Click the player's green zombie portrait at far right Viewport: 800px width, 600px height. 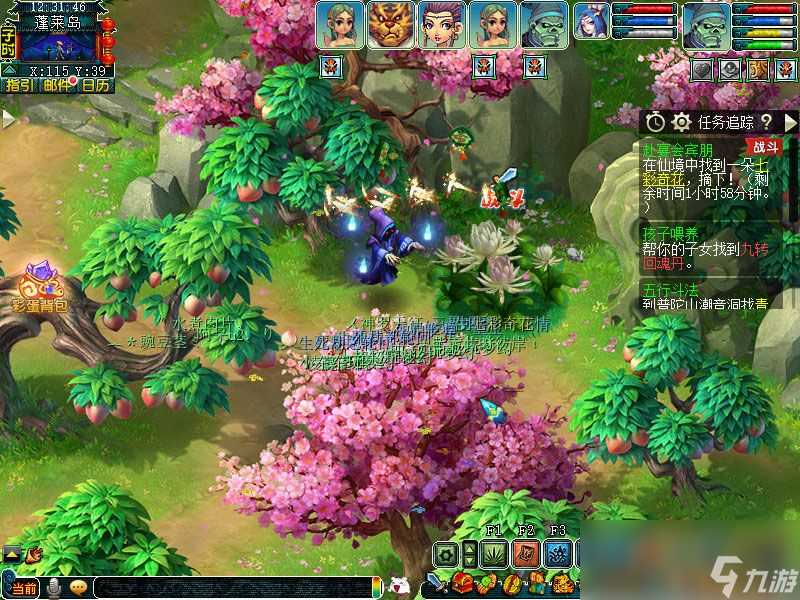tap(707, 25)
